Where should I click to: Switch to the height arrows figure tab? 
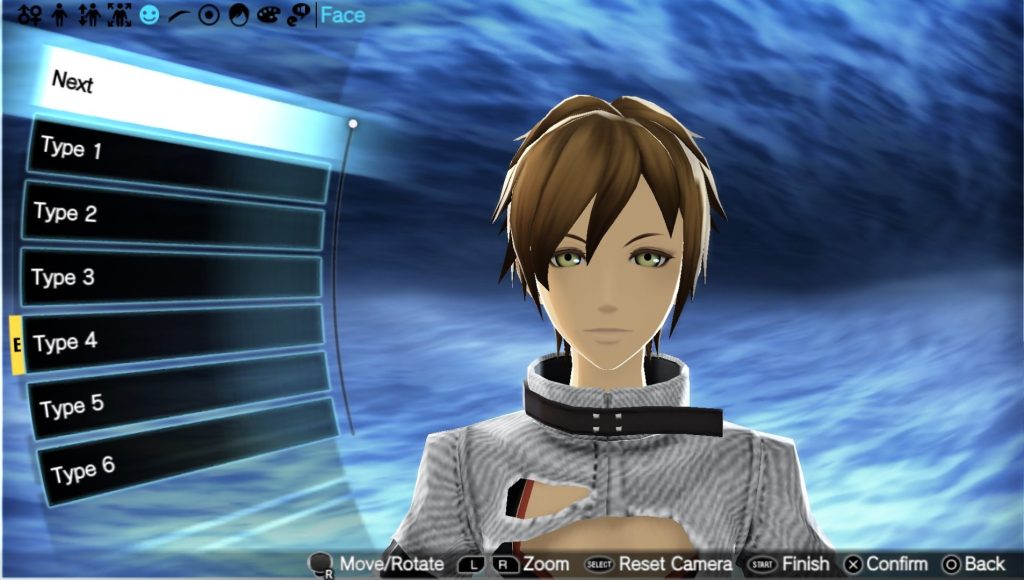[x=89, y=15]
